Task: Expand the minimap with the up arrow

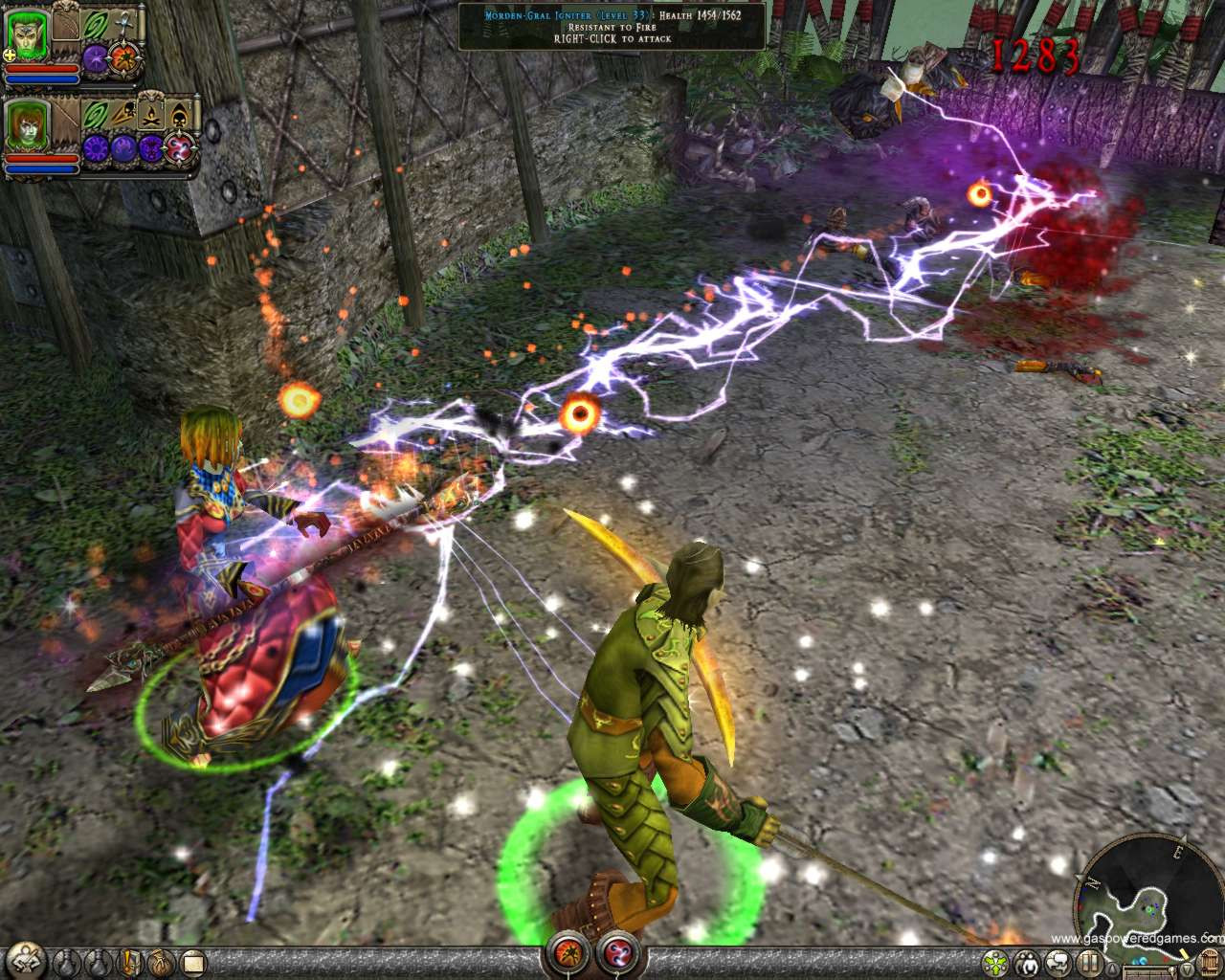Action: 1110,968
